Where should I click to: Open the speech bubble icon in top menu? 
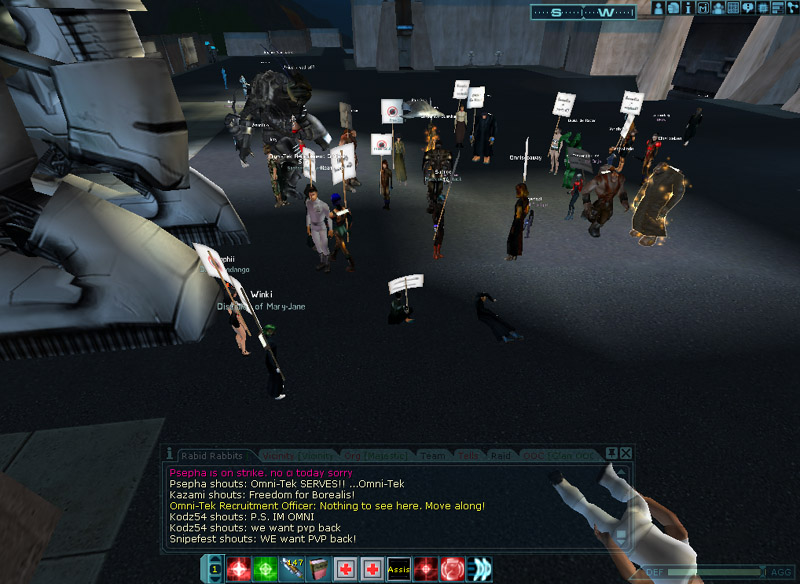[x=748, y=8]
